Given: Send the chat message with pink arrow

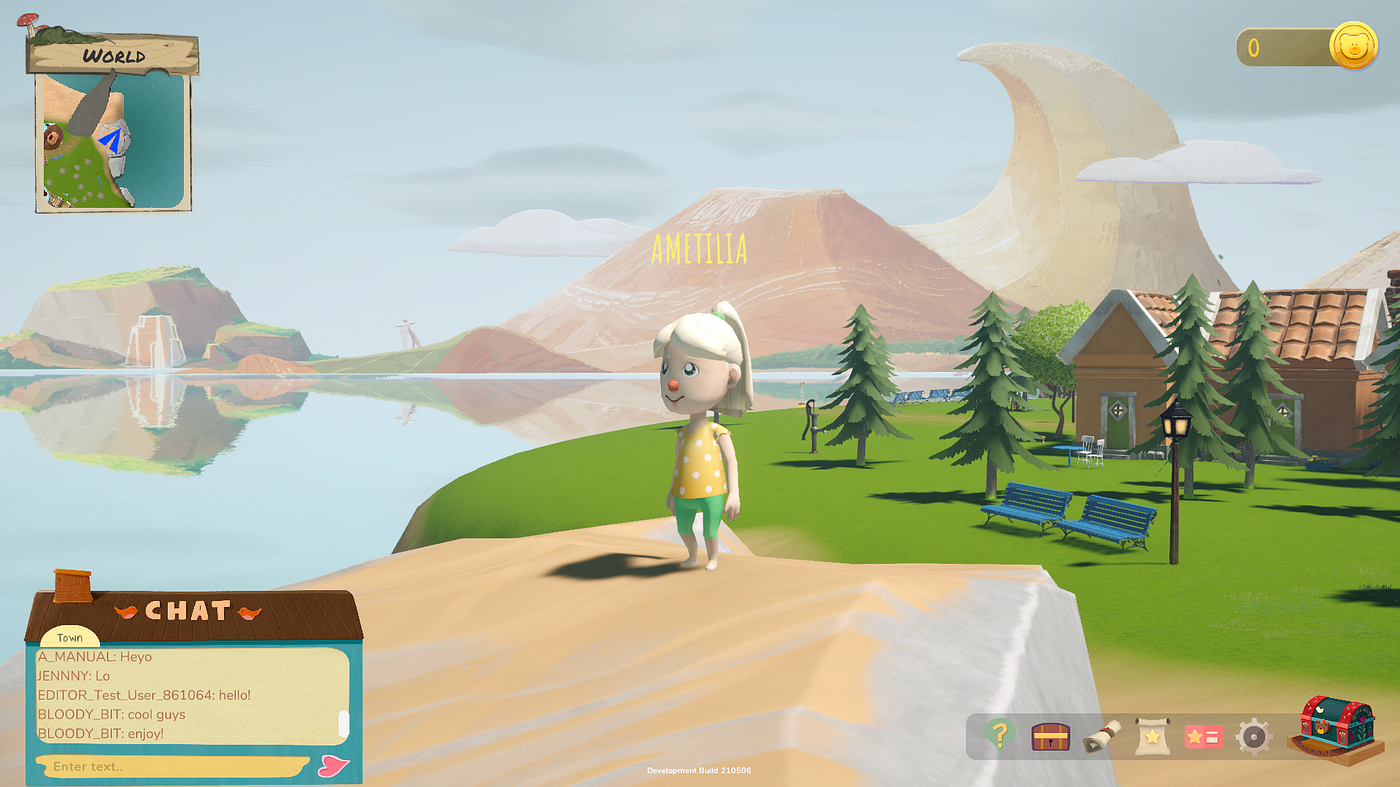Looking at the screenshot, I should (333, 766).
